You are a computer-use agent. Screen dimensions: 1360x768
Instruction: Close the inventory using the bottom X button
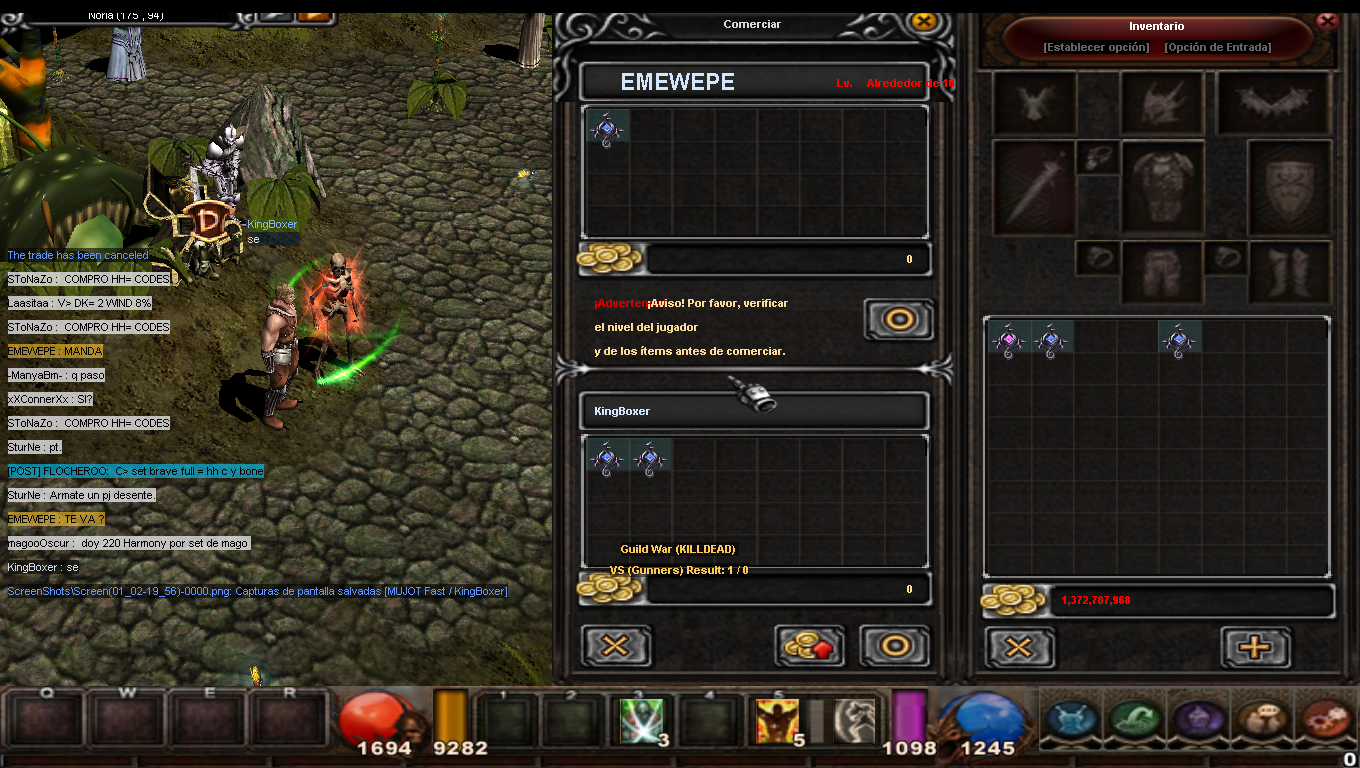1019,647
